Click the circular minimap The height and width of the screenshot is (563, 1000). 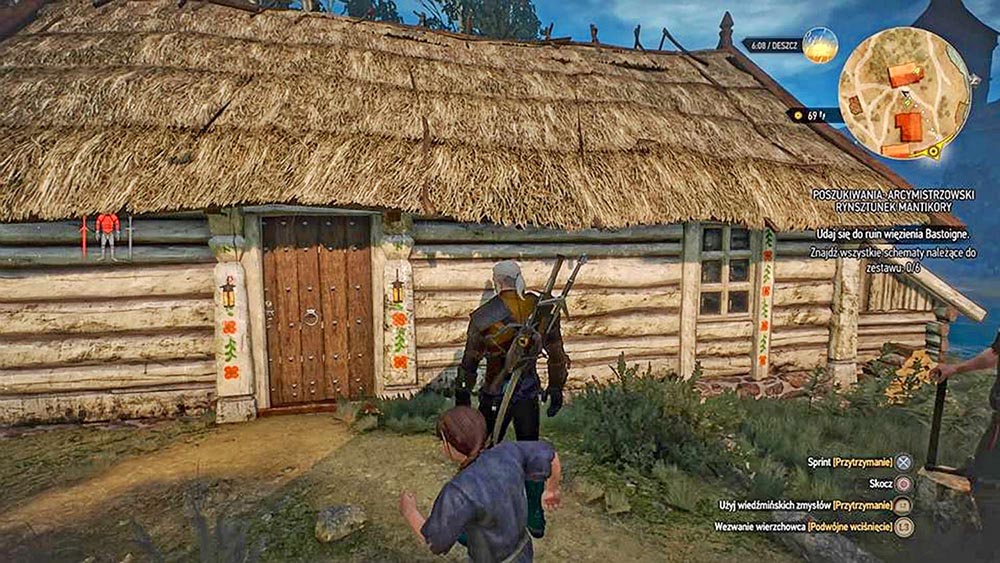pos(904,93)
